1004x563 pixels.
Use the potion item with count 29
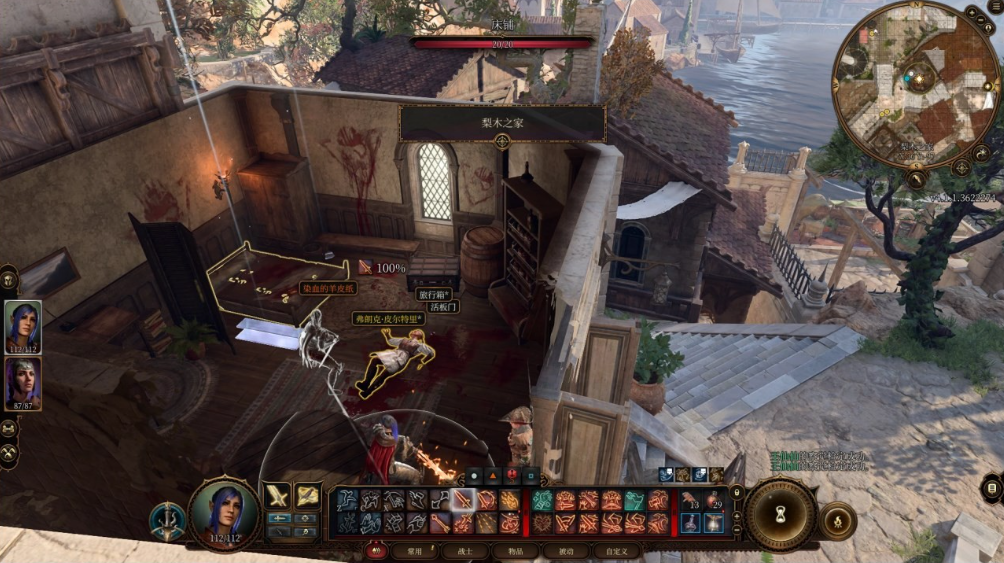[x=714, y=502]
